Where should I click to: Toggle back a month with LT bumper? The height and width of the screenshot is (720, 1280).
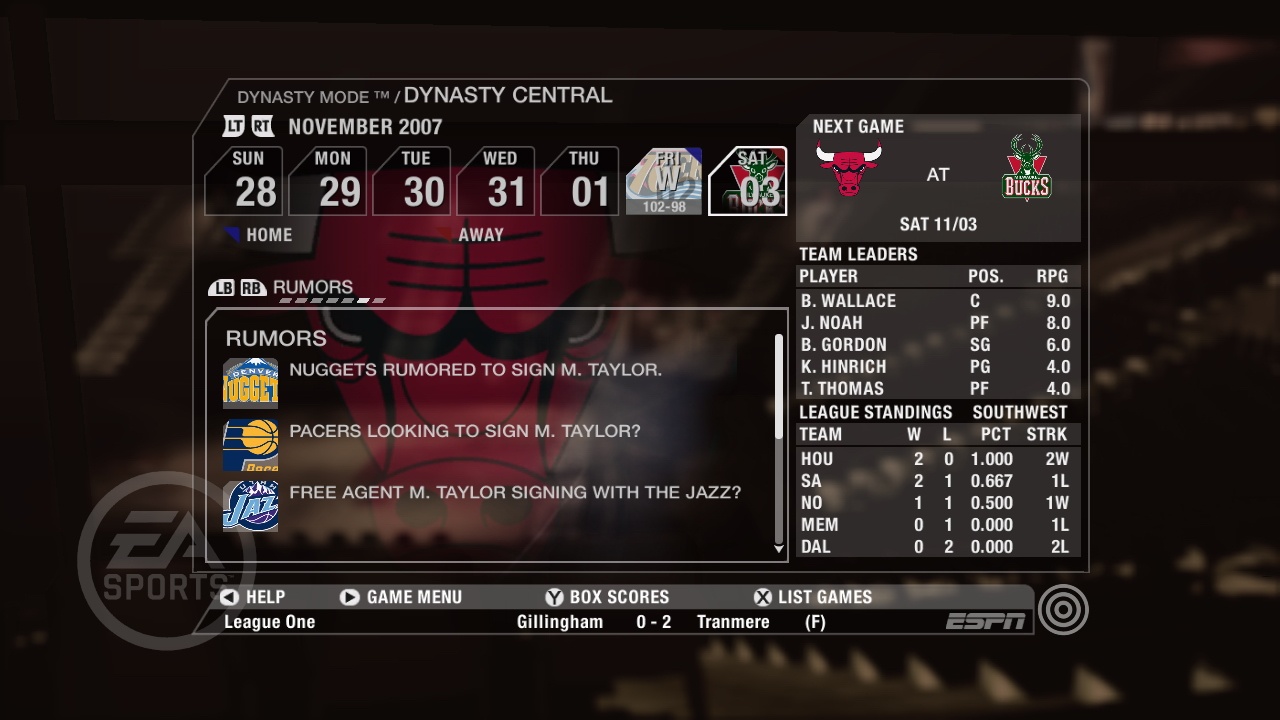tap(234, 126)
